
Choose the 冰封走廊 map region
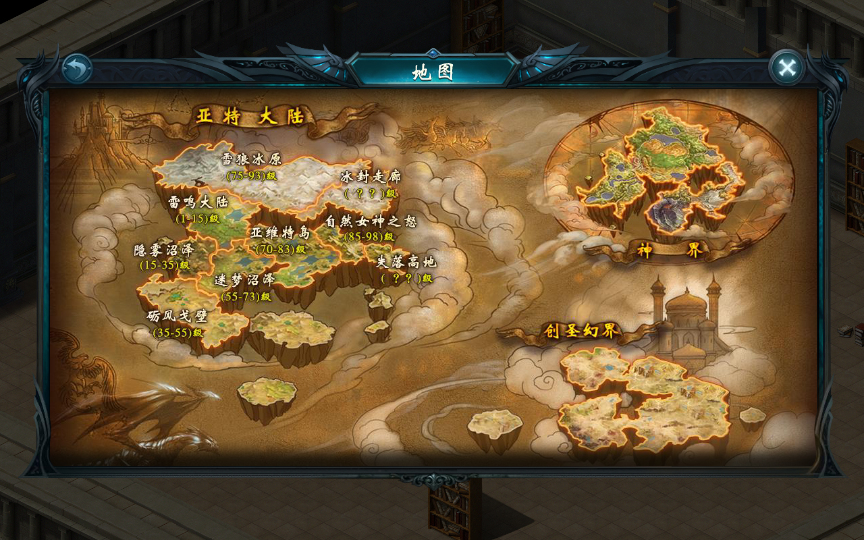[x=371, y=183]
